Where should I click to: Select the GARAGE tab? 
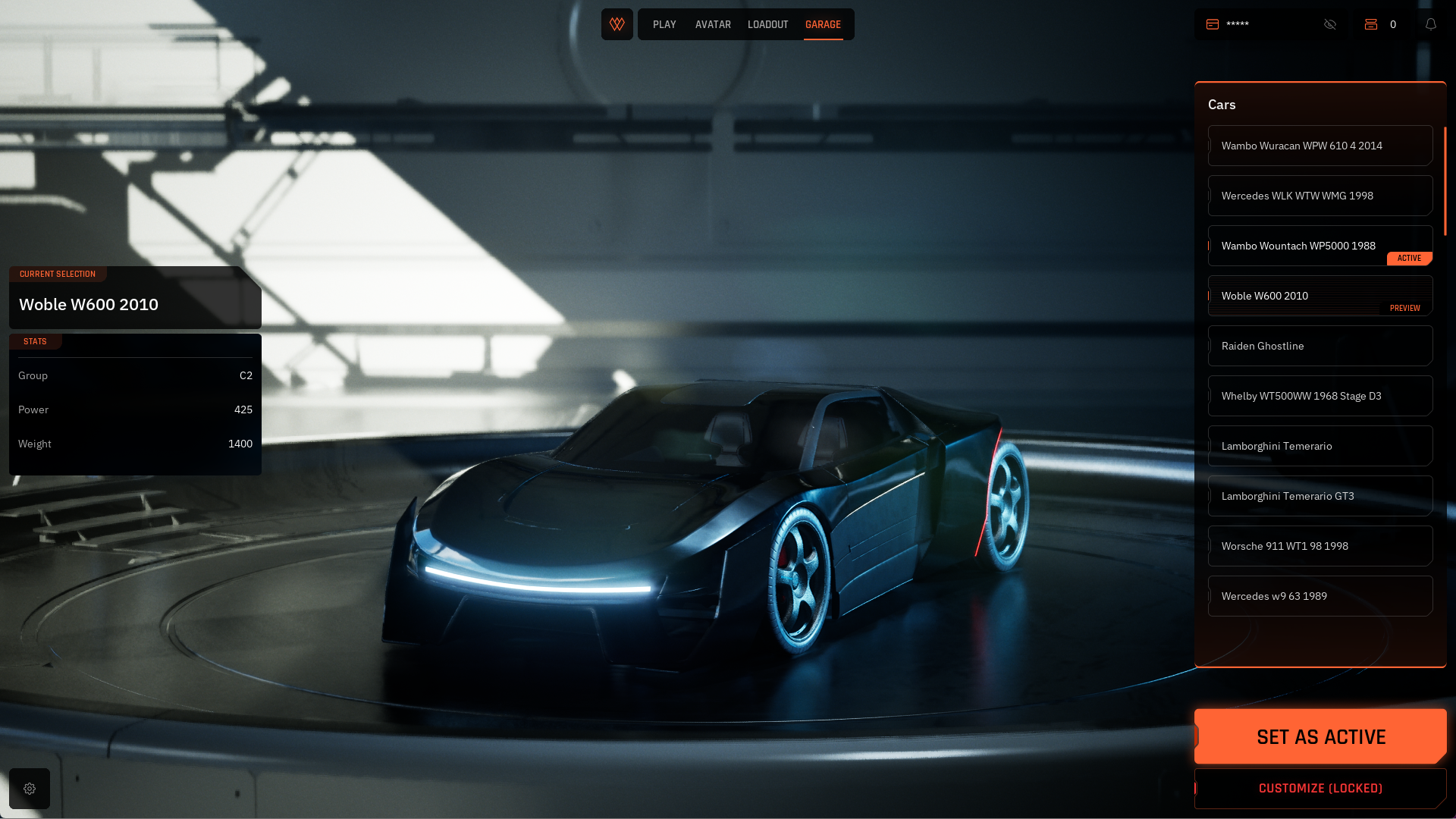823,25
